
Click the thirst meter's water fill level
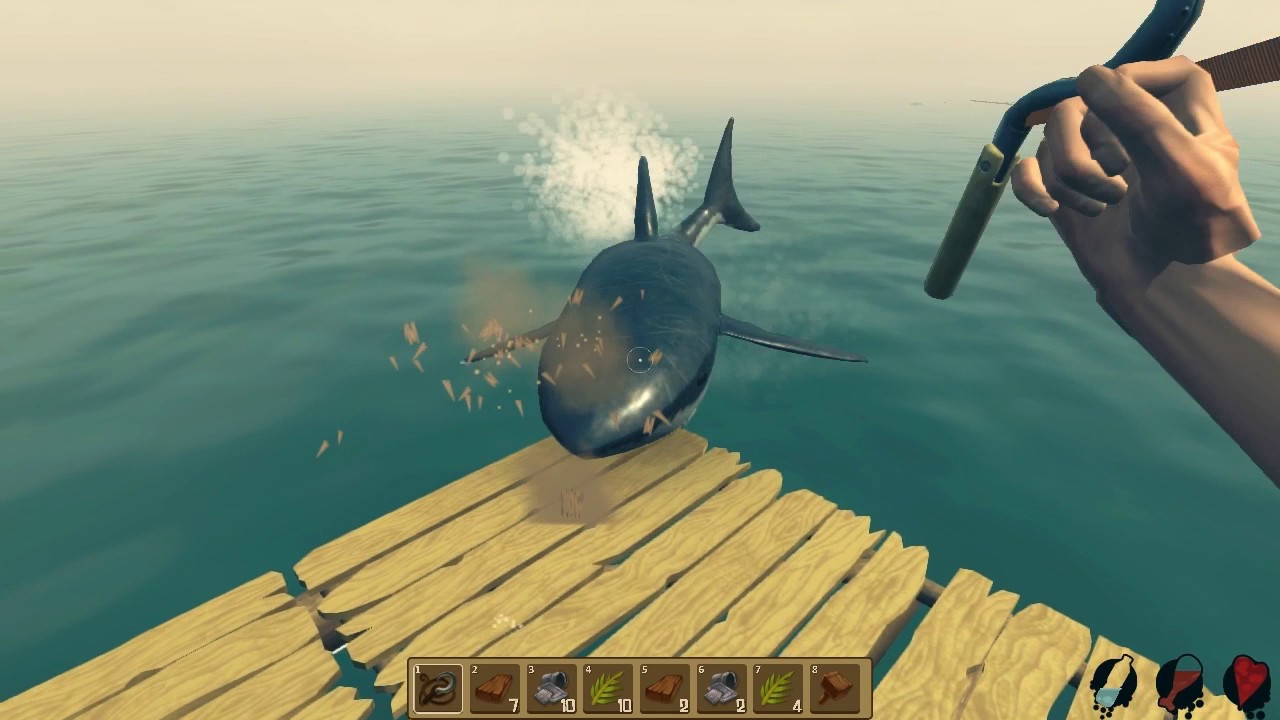[x=1106, y=698]
